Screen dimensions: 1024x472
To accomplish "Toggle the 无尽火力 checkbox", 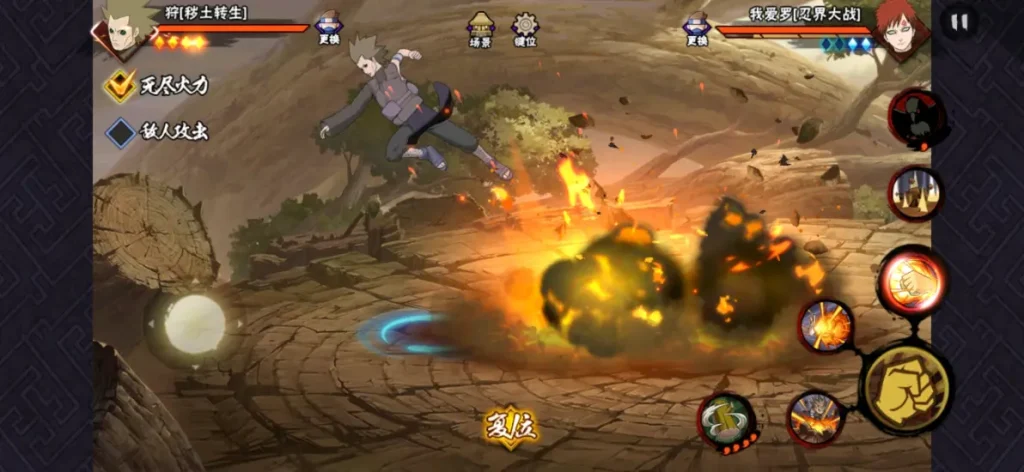I will pyautogui.click(x=121, y=86).
